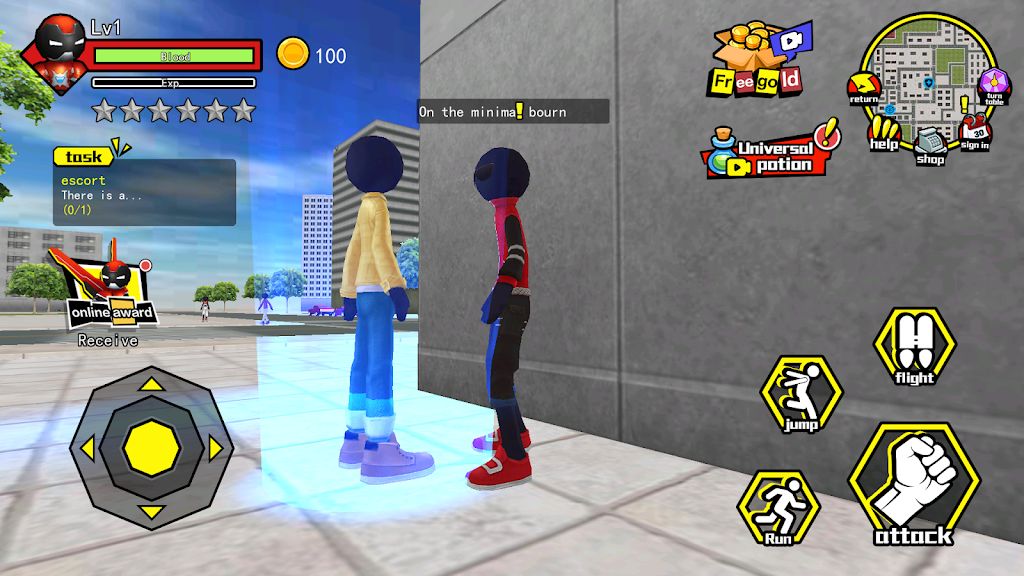Image resolution: width=1024 pixels, height=576 pixels.
Task: Open the sign in calendar
Action: pyautogui.click(x=975, y=132)
